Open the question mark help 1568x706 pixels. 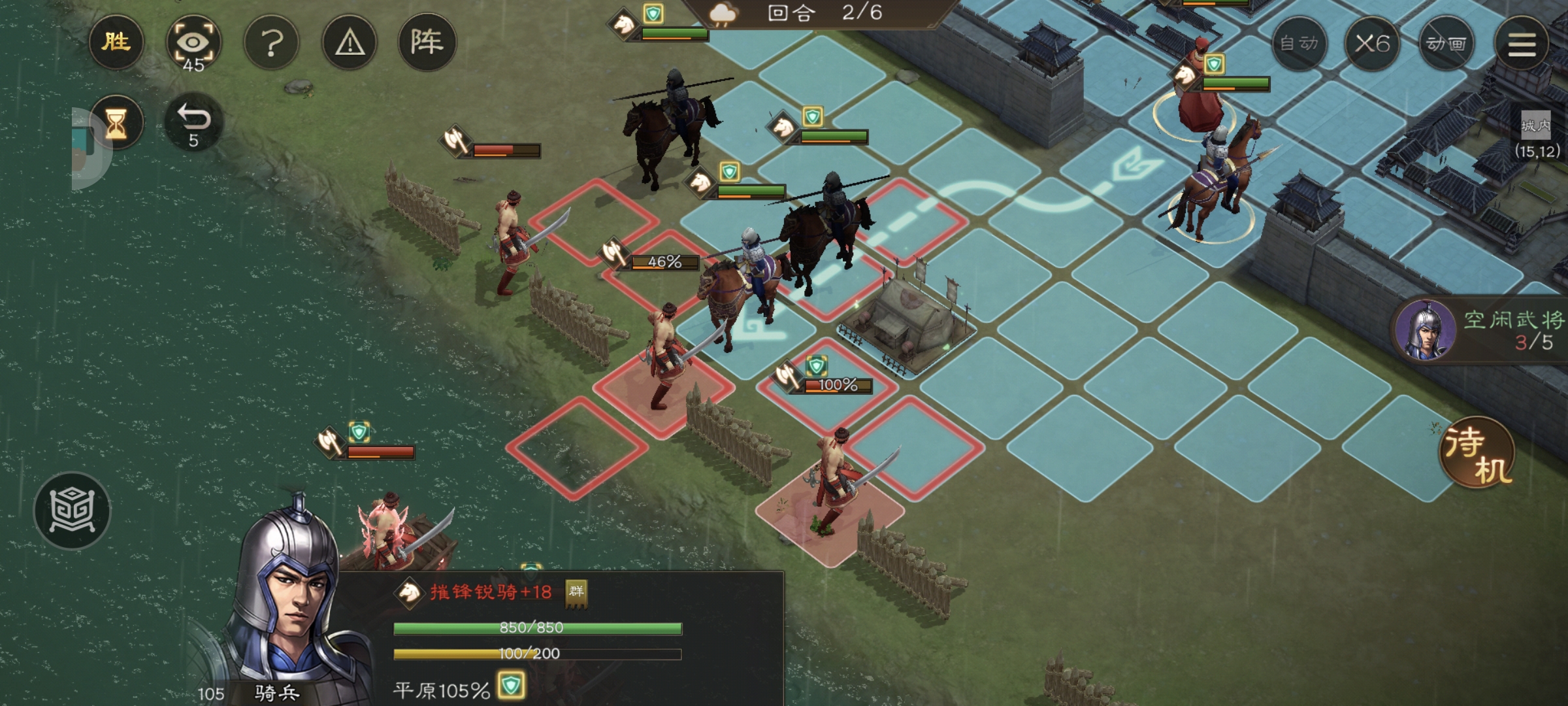(272, 43)
